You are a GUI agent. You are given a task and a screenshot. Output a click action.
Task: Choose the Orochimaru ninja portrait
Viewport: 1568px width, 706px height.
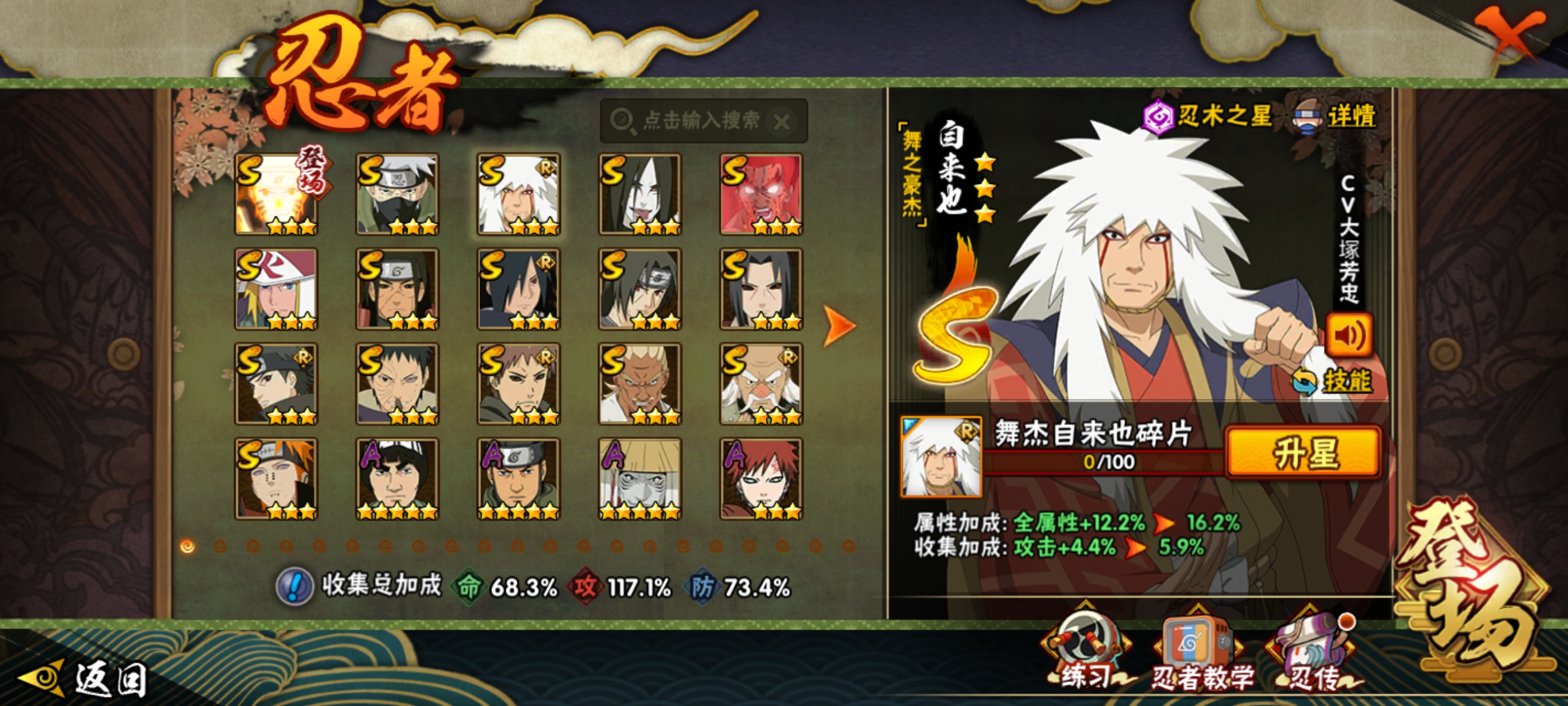click(640, 194)
